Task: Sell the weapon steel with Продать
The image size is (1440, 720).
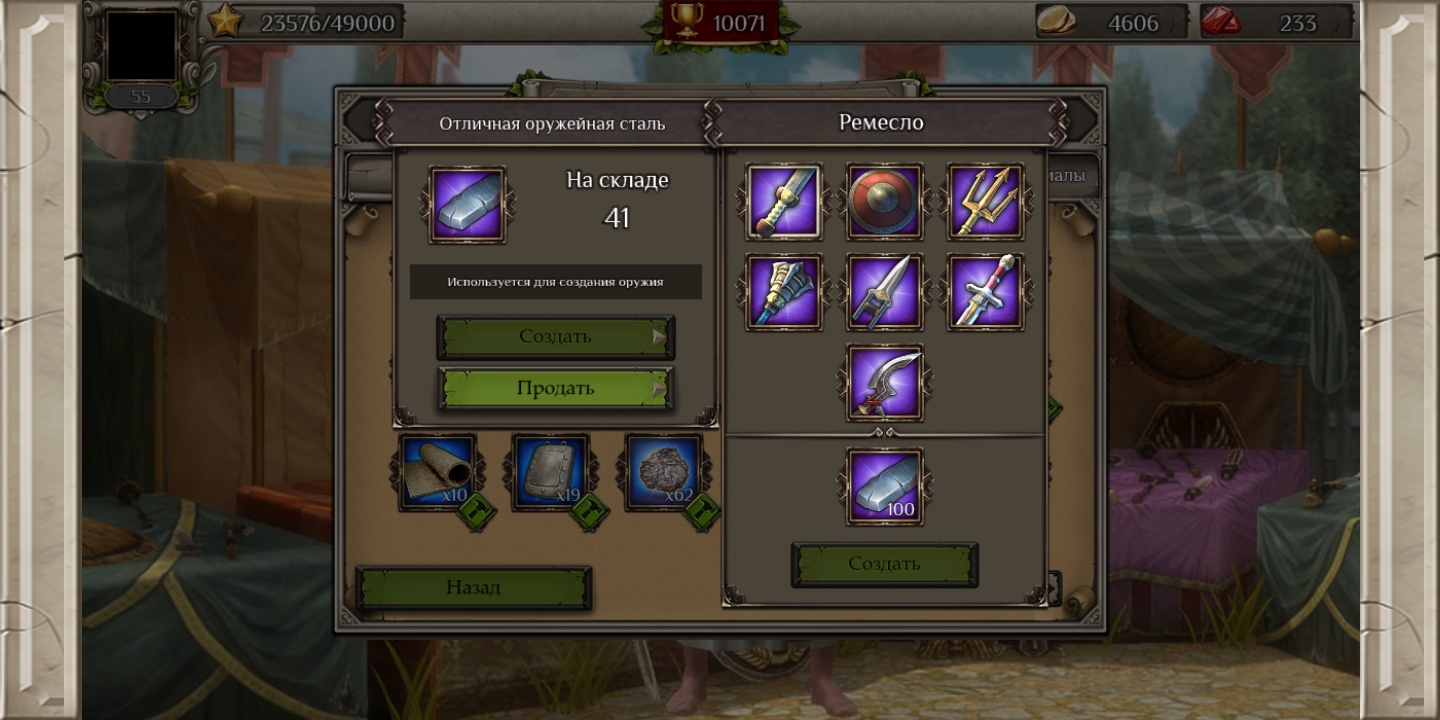Action: coord(555,388)
